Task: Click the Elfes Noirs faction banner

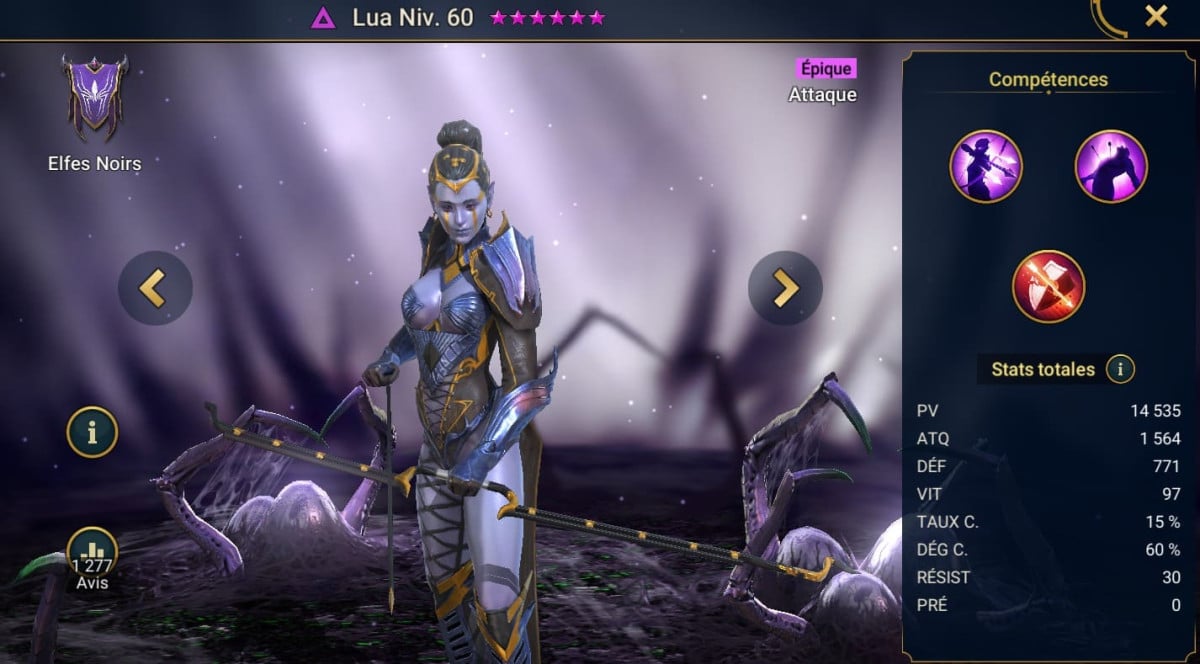Action: point(93,97)
